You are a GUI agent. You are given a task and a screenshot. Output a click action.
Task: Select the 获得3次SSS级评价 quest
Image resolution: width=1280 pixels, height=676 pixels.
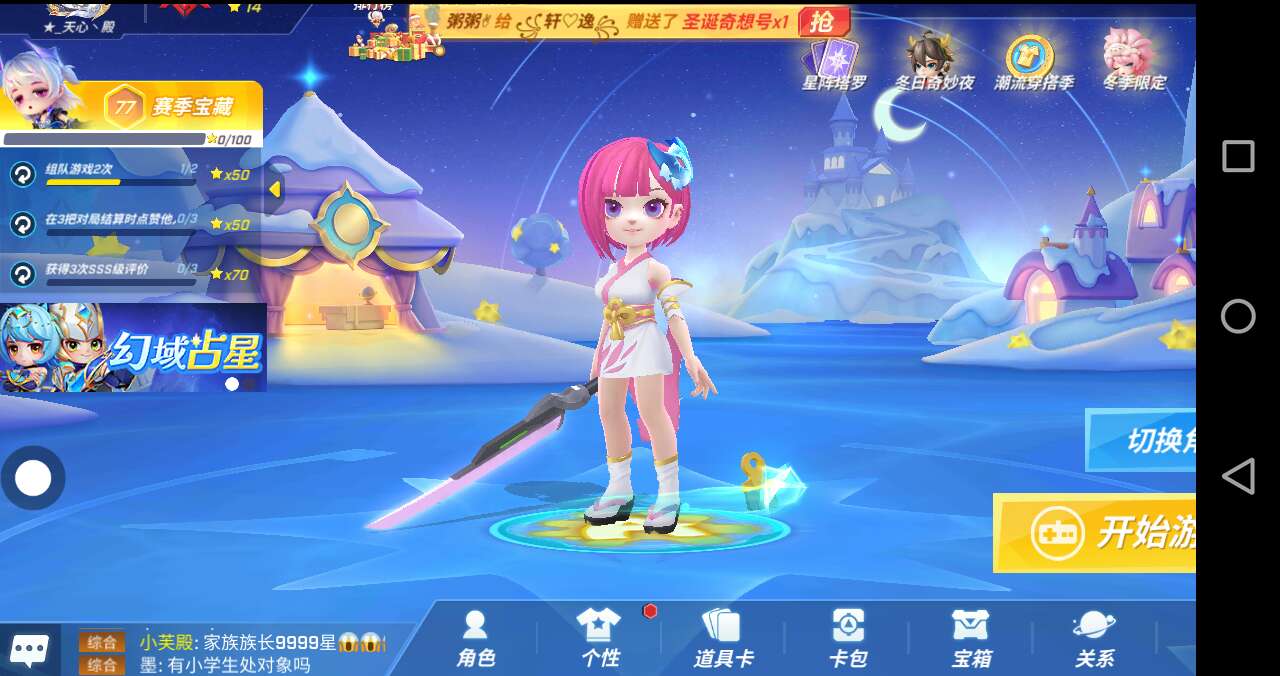click(x=110, y=273)
